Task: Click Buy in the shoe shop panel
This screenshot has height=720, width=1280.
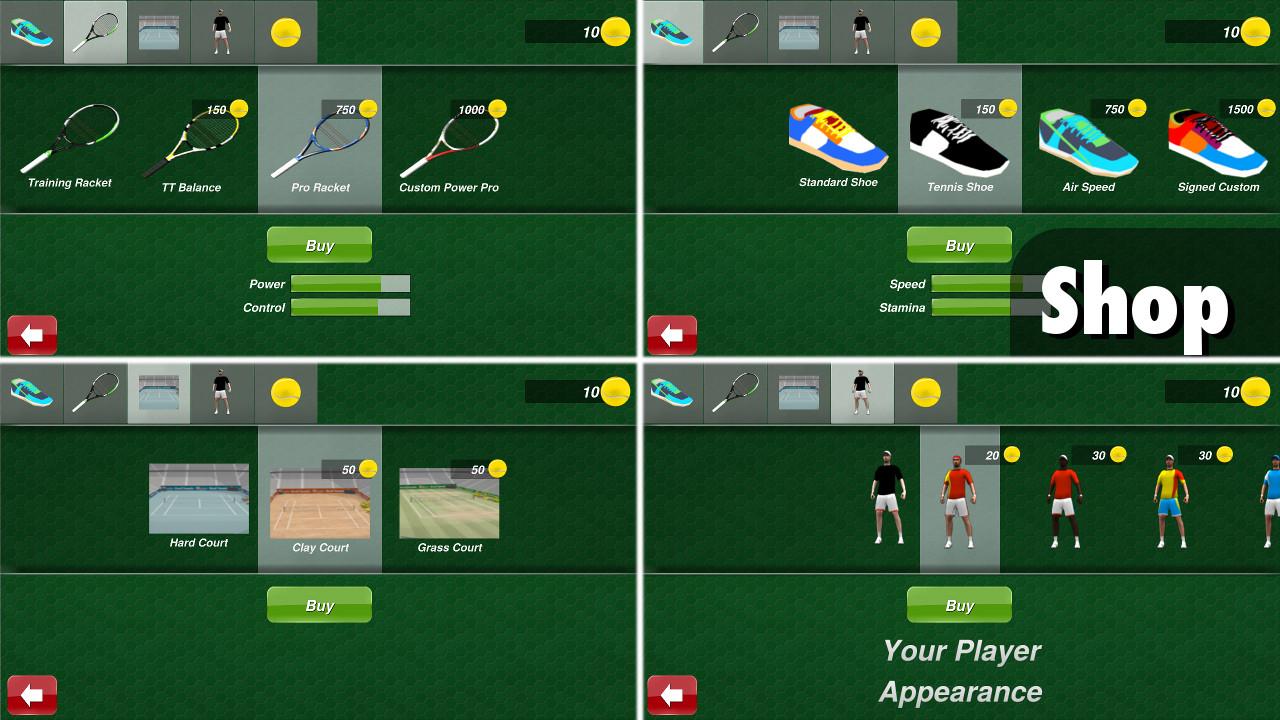Action: pos(959,244)
